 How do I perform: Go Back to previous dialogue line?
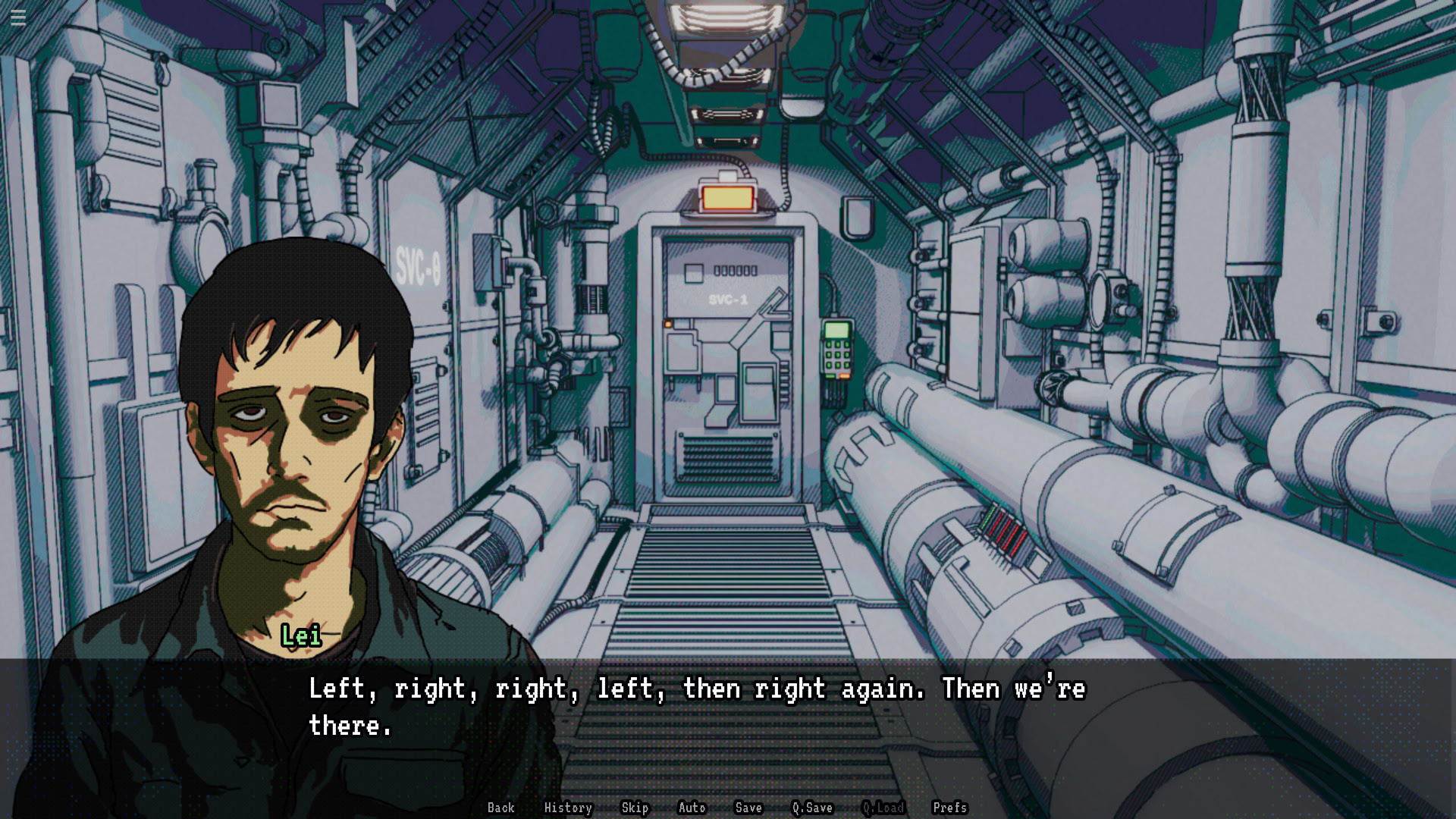click(x=500, y=808)
